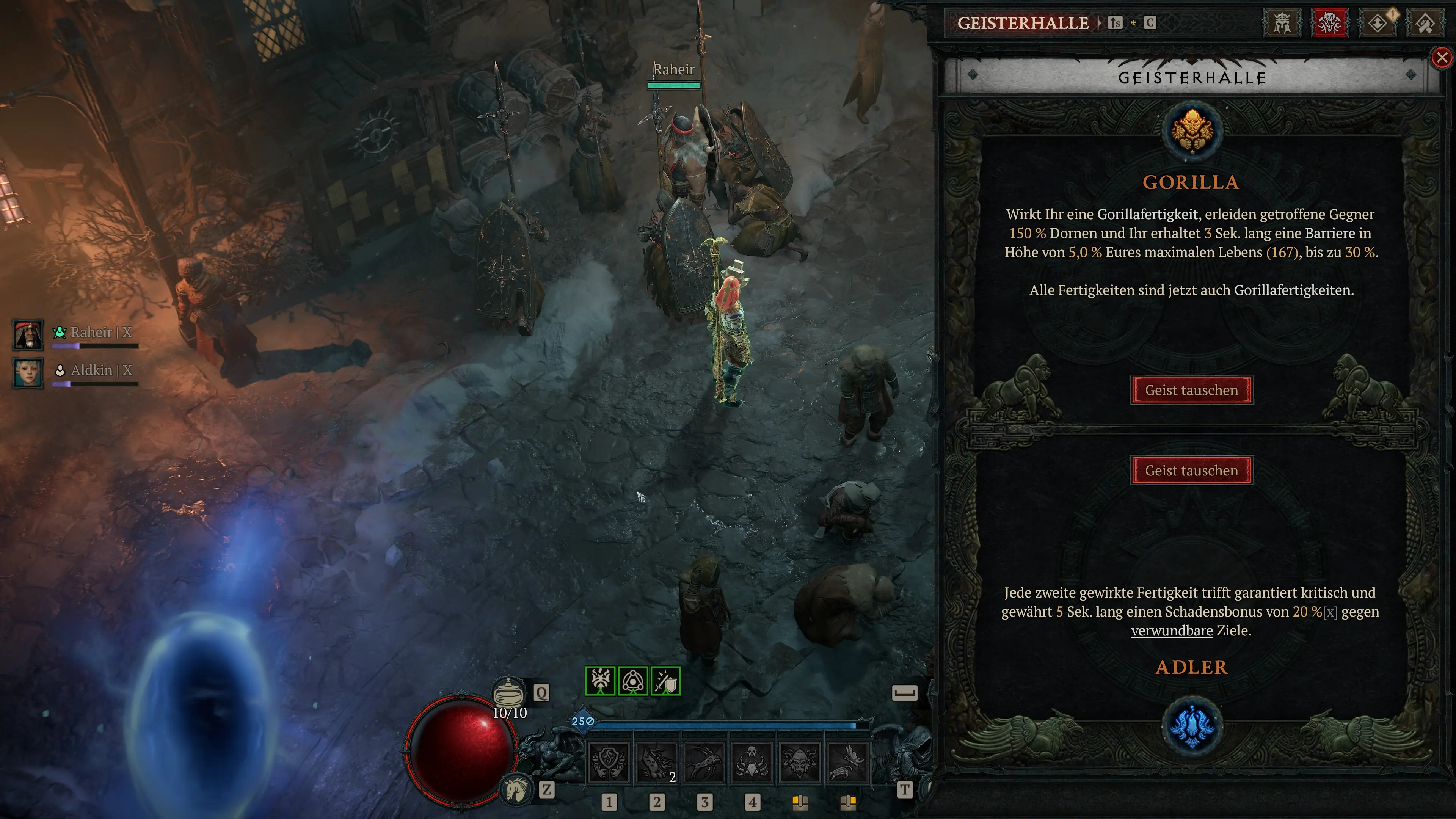Activate the gorilla face skill
The height and width of the screenshot is (819, 1456).
[799, 763]
